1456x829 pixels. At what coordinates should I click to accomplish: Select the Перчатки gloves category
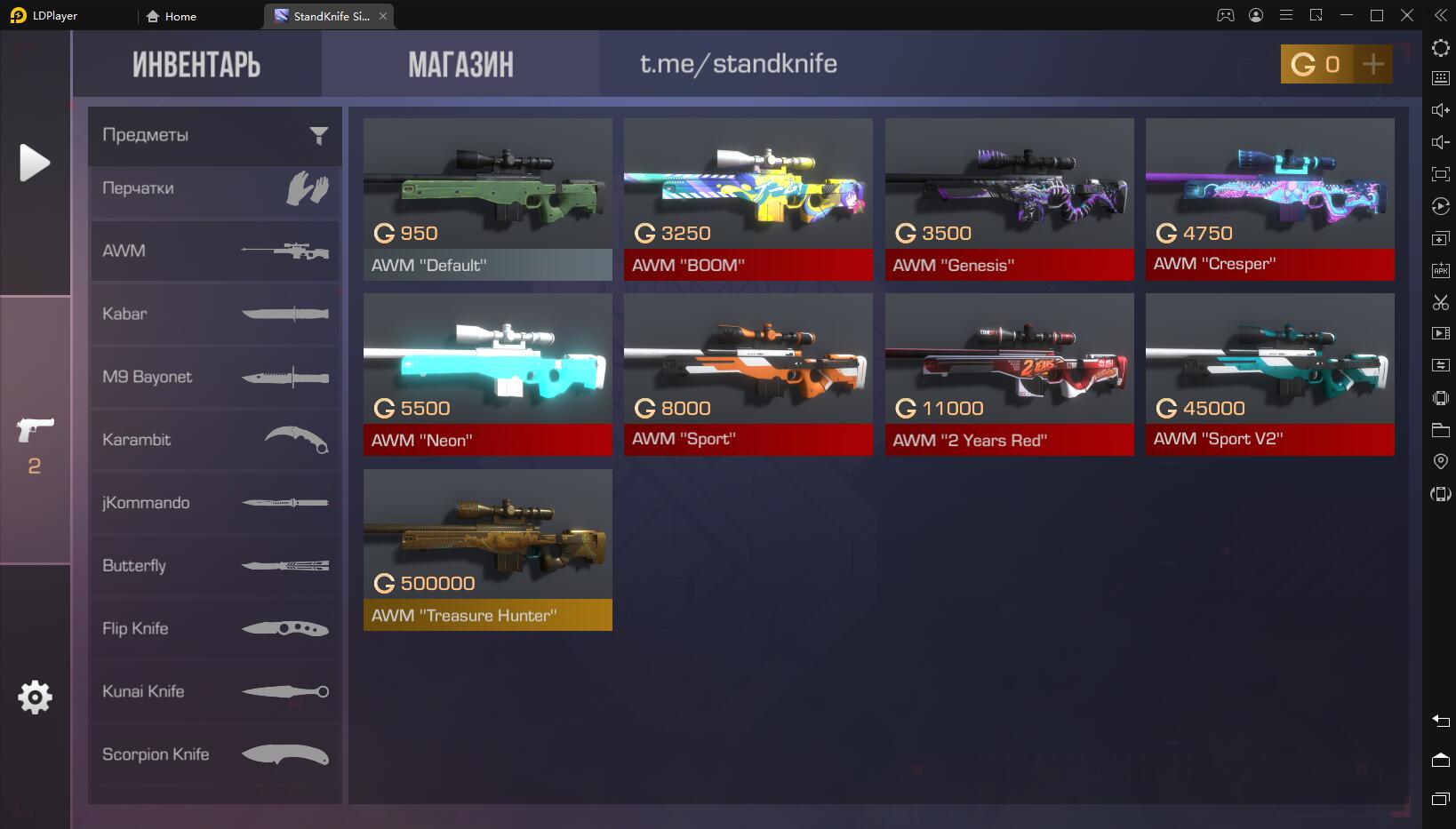point(214,188)
